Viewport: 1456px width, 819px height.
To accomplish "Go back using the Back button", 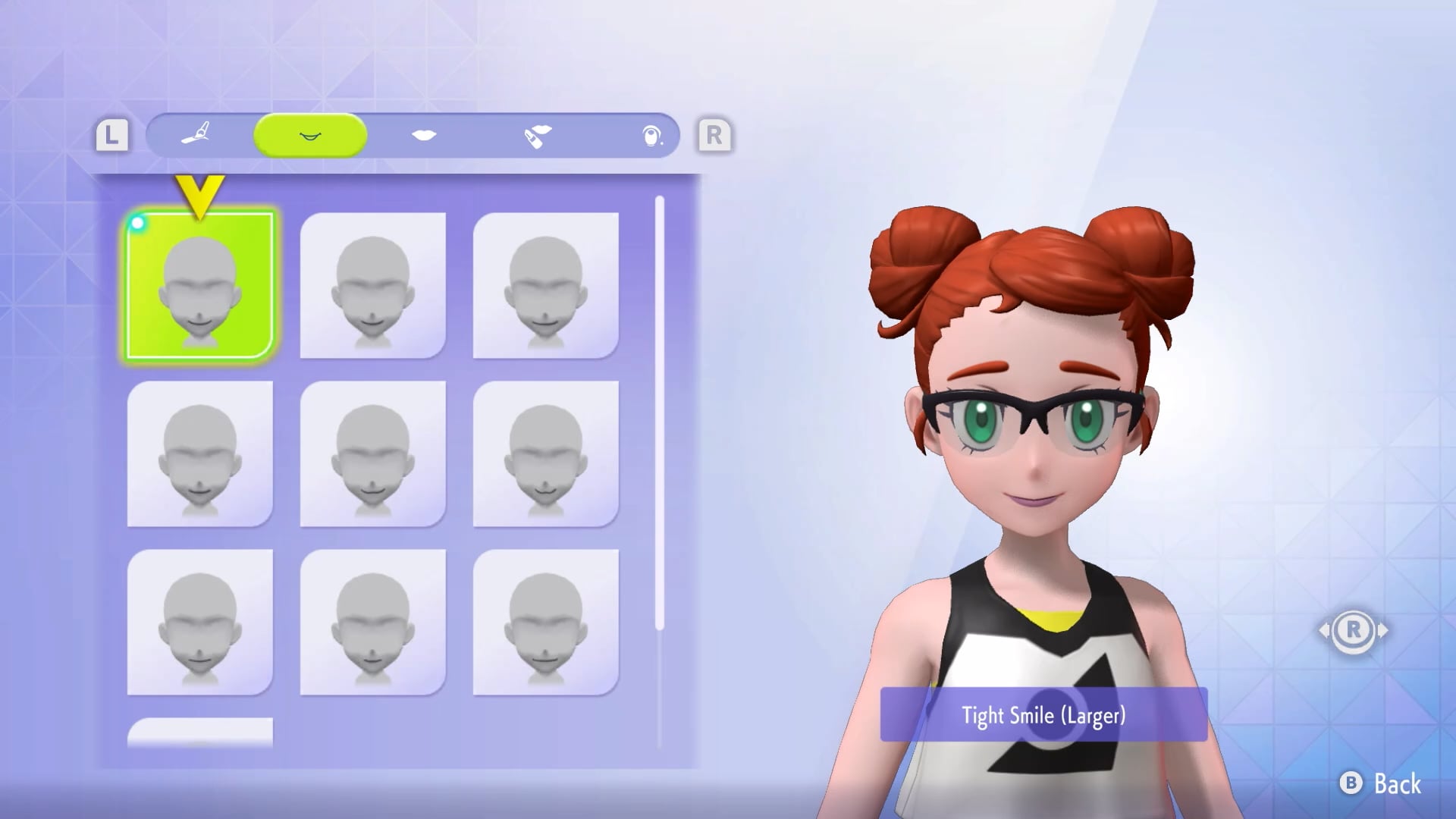I will point(1382,783).
